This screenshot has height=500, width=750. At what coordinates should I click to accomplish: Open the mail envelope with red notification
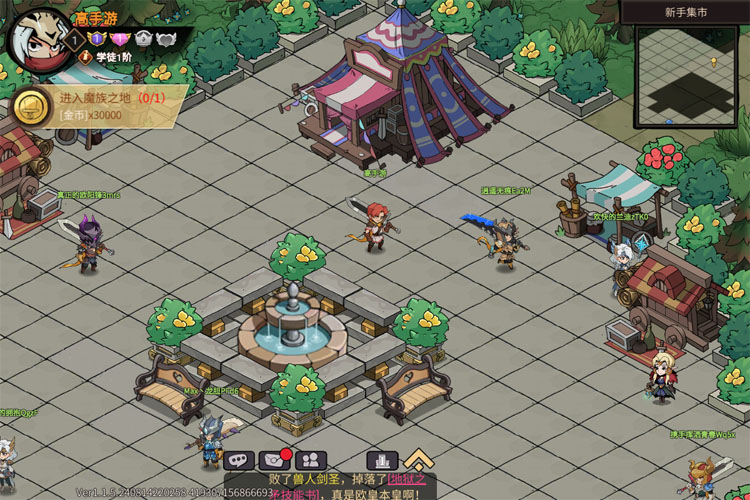click(275, 460)
